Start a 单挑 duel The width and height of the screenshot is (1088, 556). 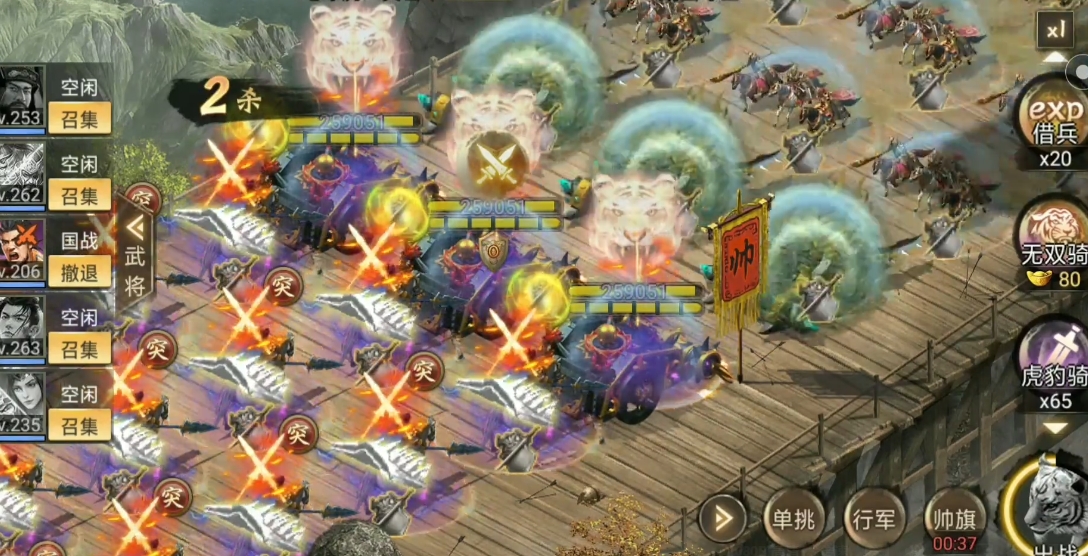tap(791, 519)
